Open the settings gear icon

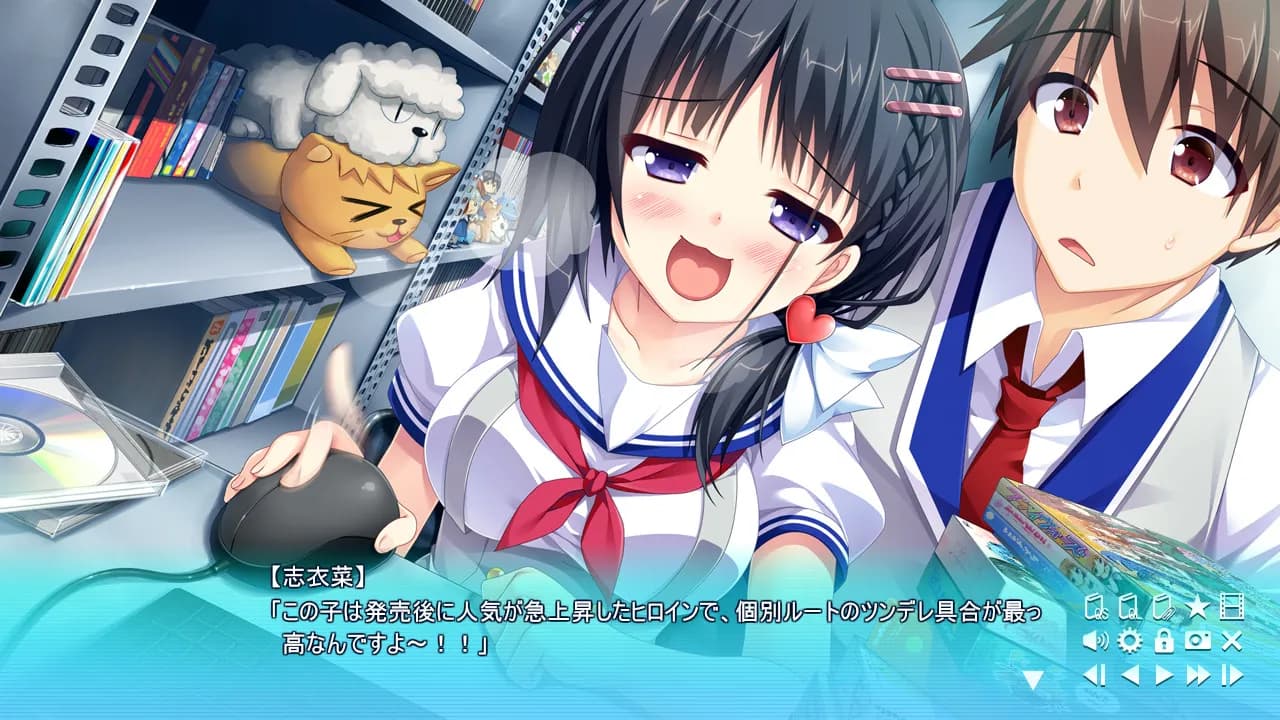1130,641
